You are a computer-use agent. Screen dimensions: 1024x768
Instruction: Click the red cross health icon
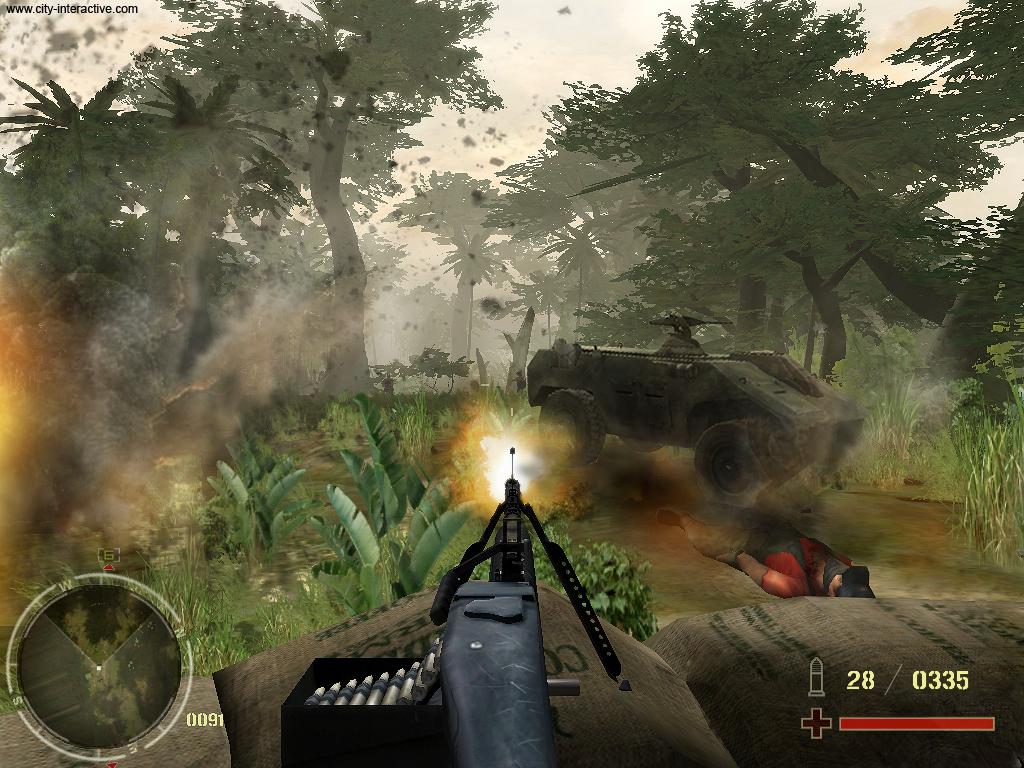816,723
